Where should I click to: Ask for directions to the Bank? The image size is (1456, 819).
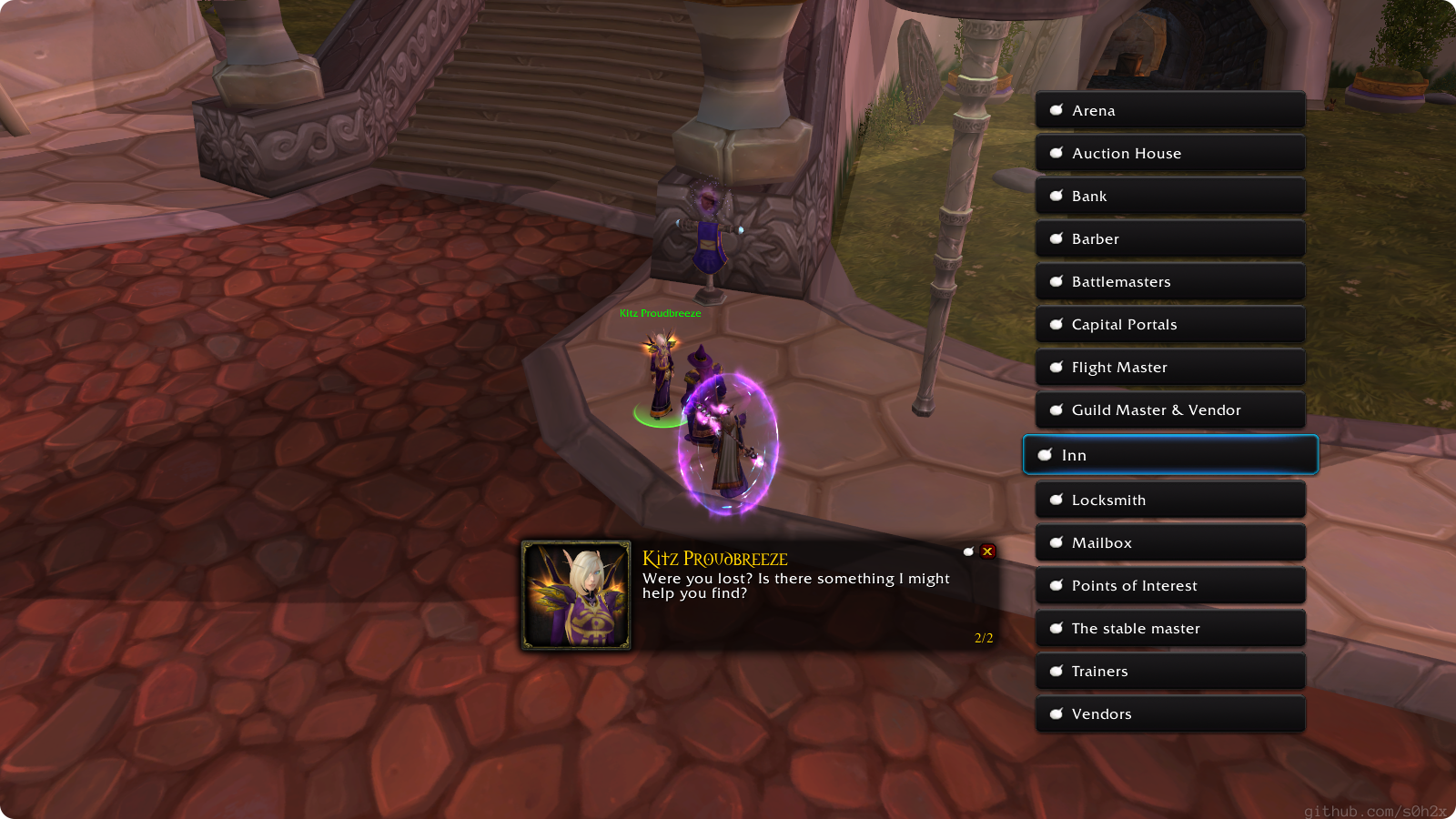1169,196
